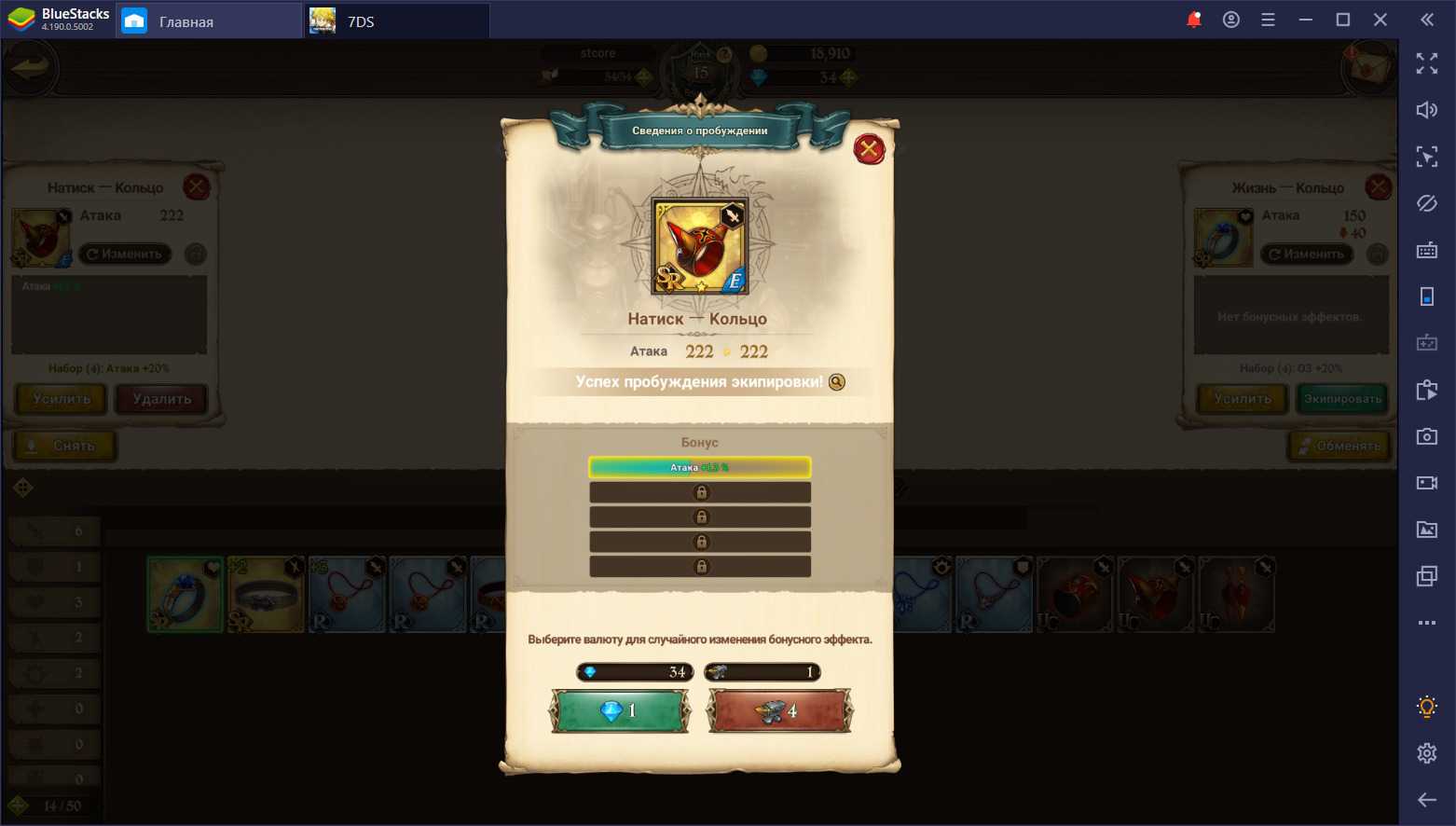The image size is (1456, 826).
Task: Click Удалить on the Натиск ring panel
Action: pos(161,399)
